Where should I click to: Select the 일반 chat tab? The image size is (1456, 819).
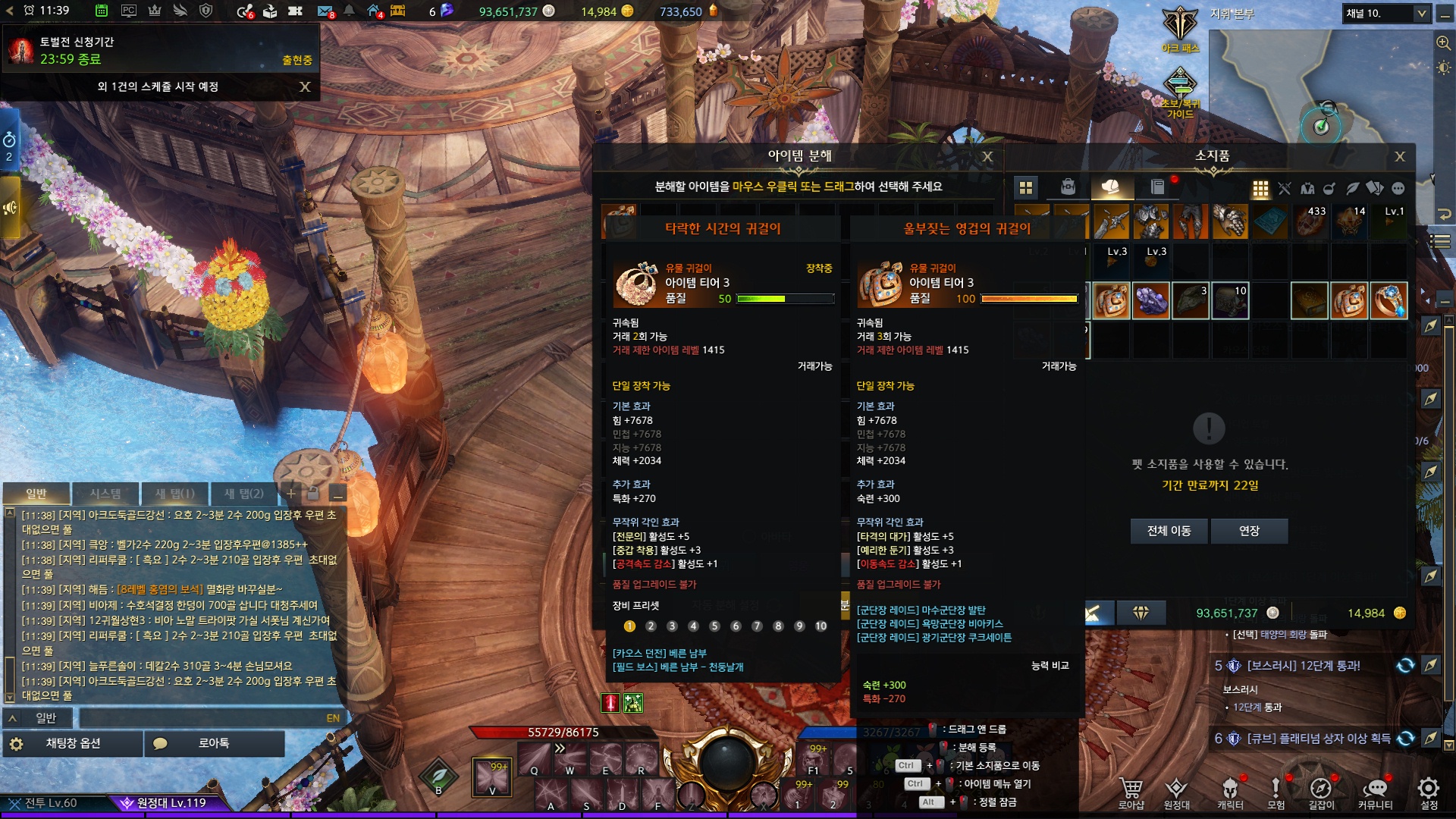(x=36, y=494)
